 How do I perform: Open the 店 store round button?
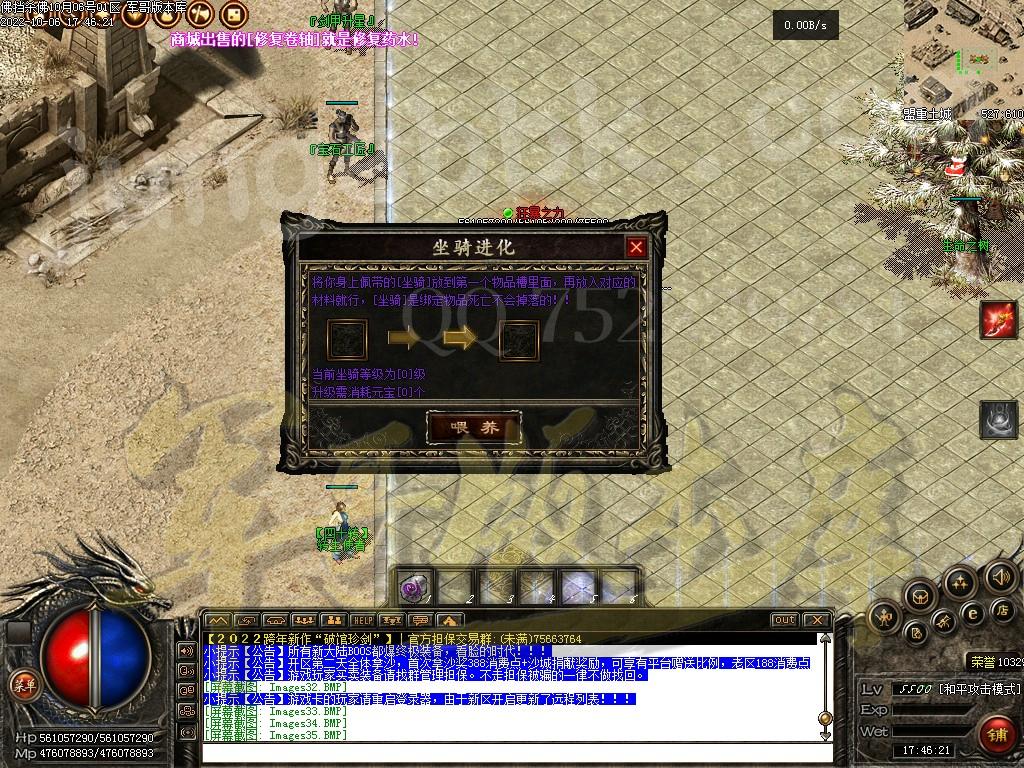pyautogui.click(x=1001, y=609)
